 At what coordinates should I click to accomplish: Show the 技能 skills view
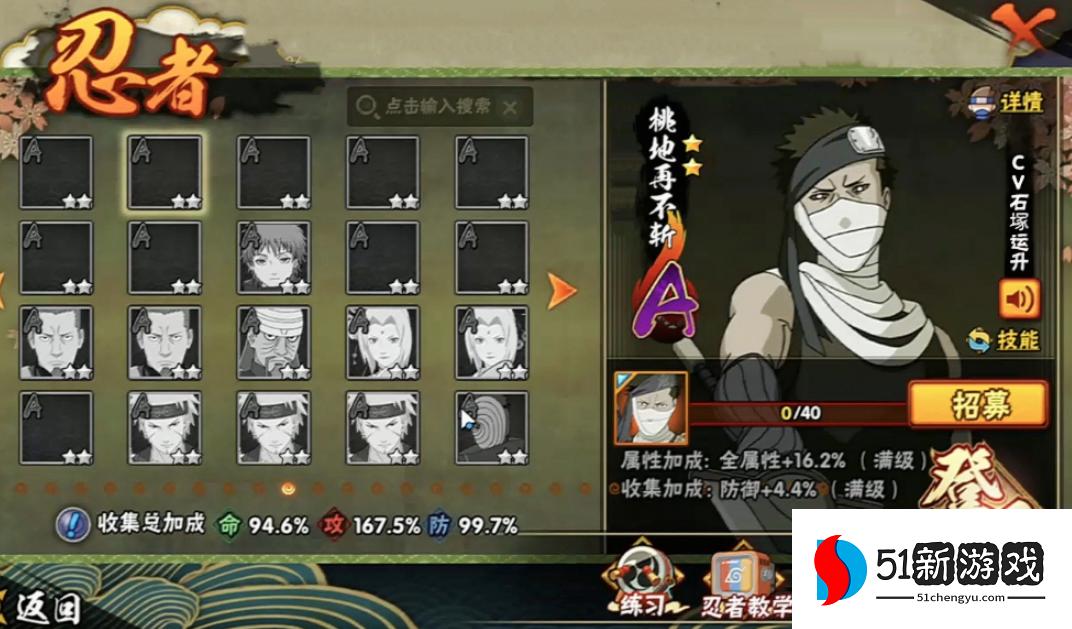[x=1004, y=340]
